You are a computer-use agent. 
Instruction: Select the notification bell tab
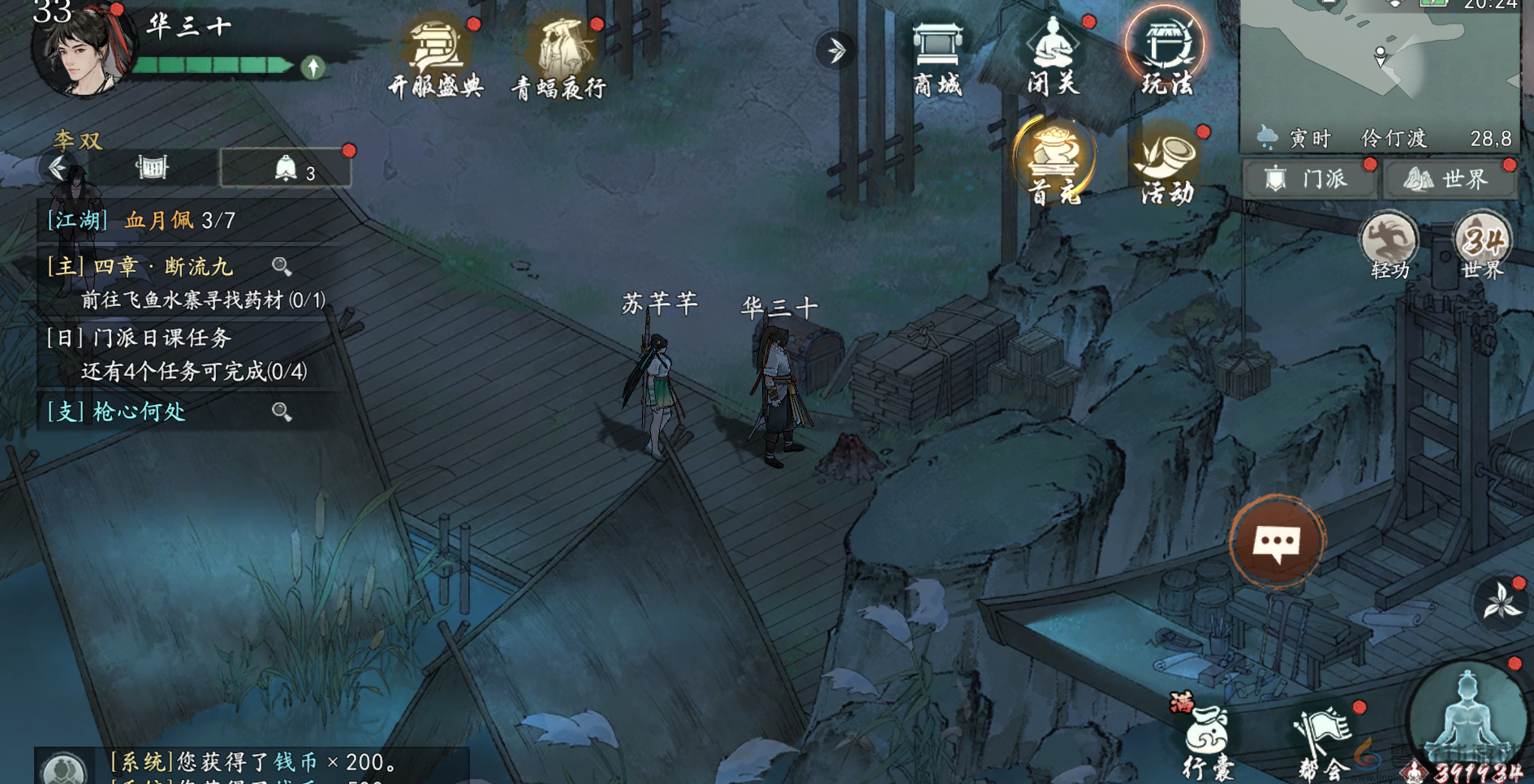click(286, 169)
